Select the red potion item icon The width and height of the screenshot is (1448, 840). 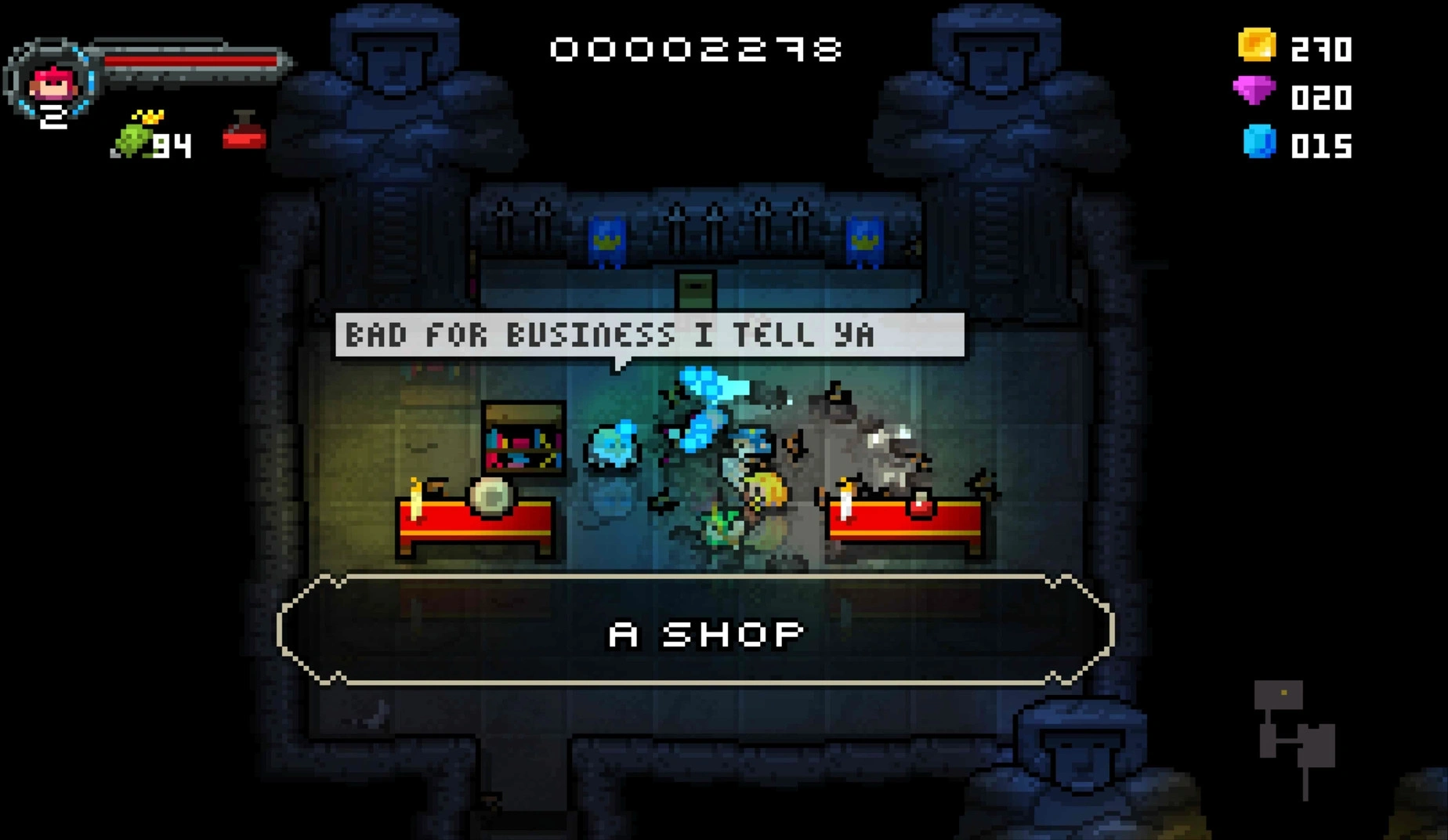[244, 133]
